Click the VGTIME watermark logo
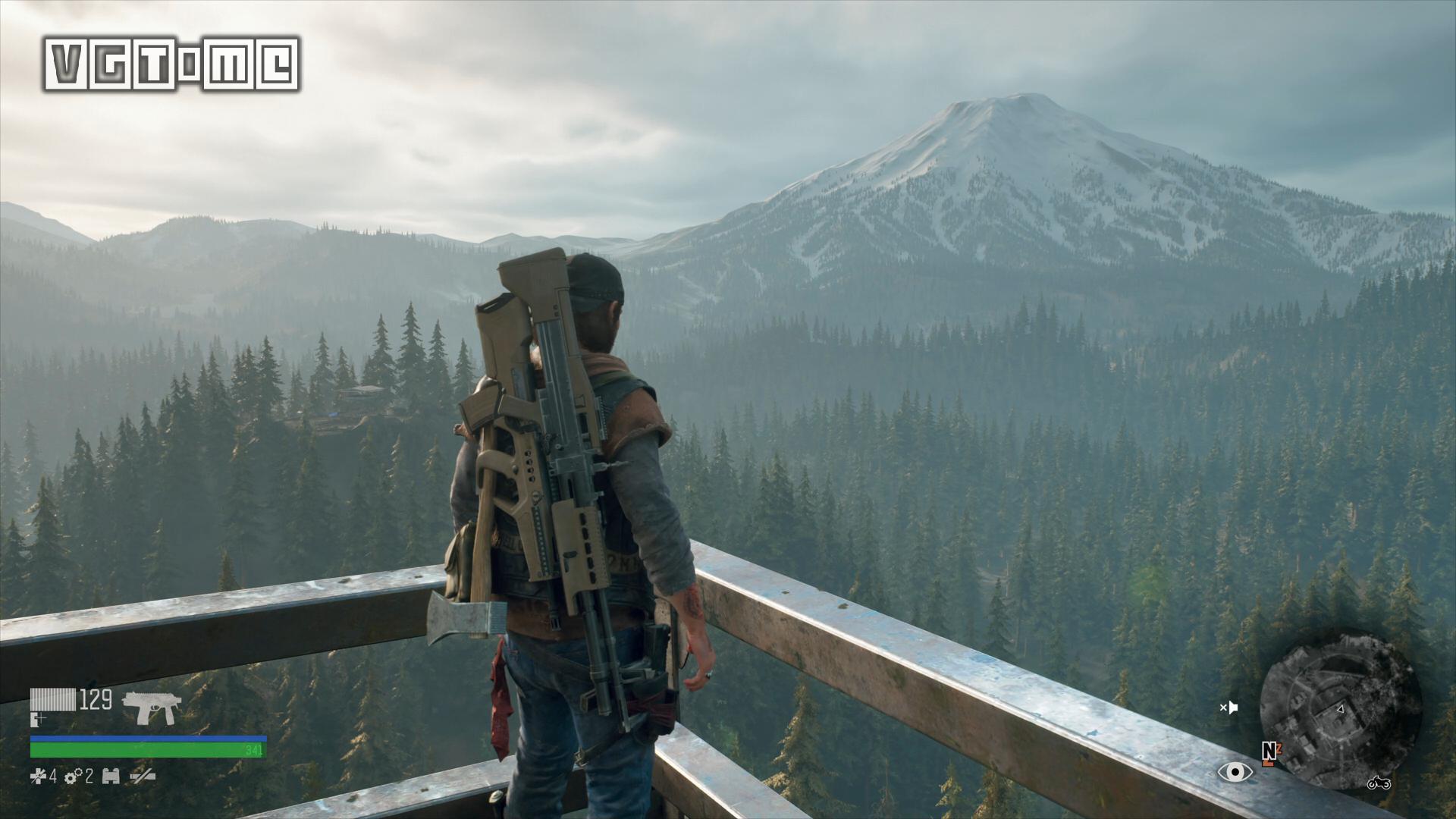Image resolution: width=1456 pixels, height=819 pixels. (x=171, y=65)
